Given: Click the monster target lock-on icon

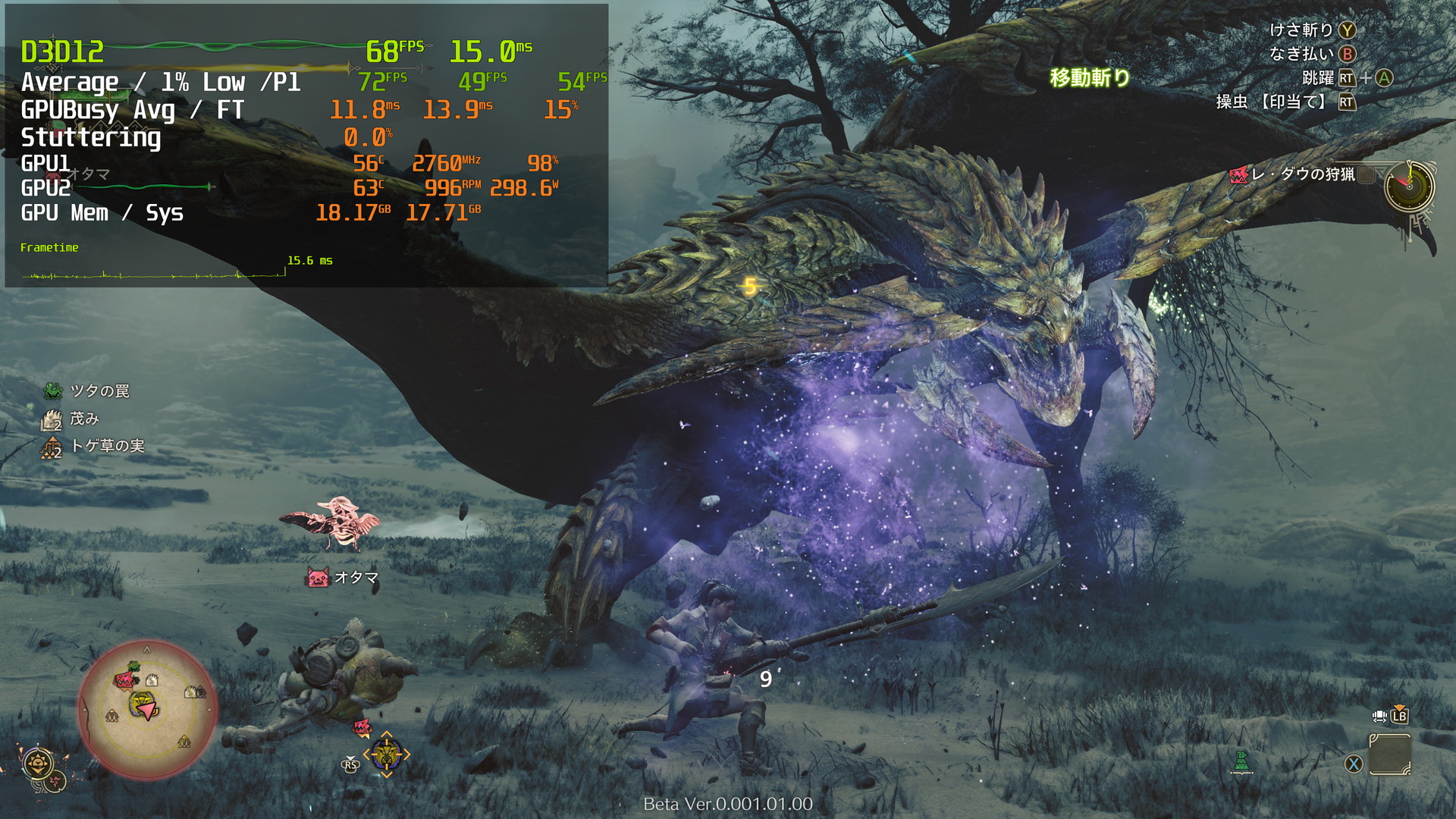Looking at the screenshot, I should pyautogui.click(x=386, y=755).
